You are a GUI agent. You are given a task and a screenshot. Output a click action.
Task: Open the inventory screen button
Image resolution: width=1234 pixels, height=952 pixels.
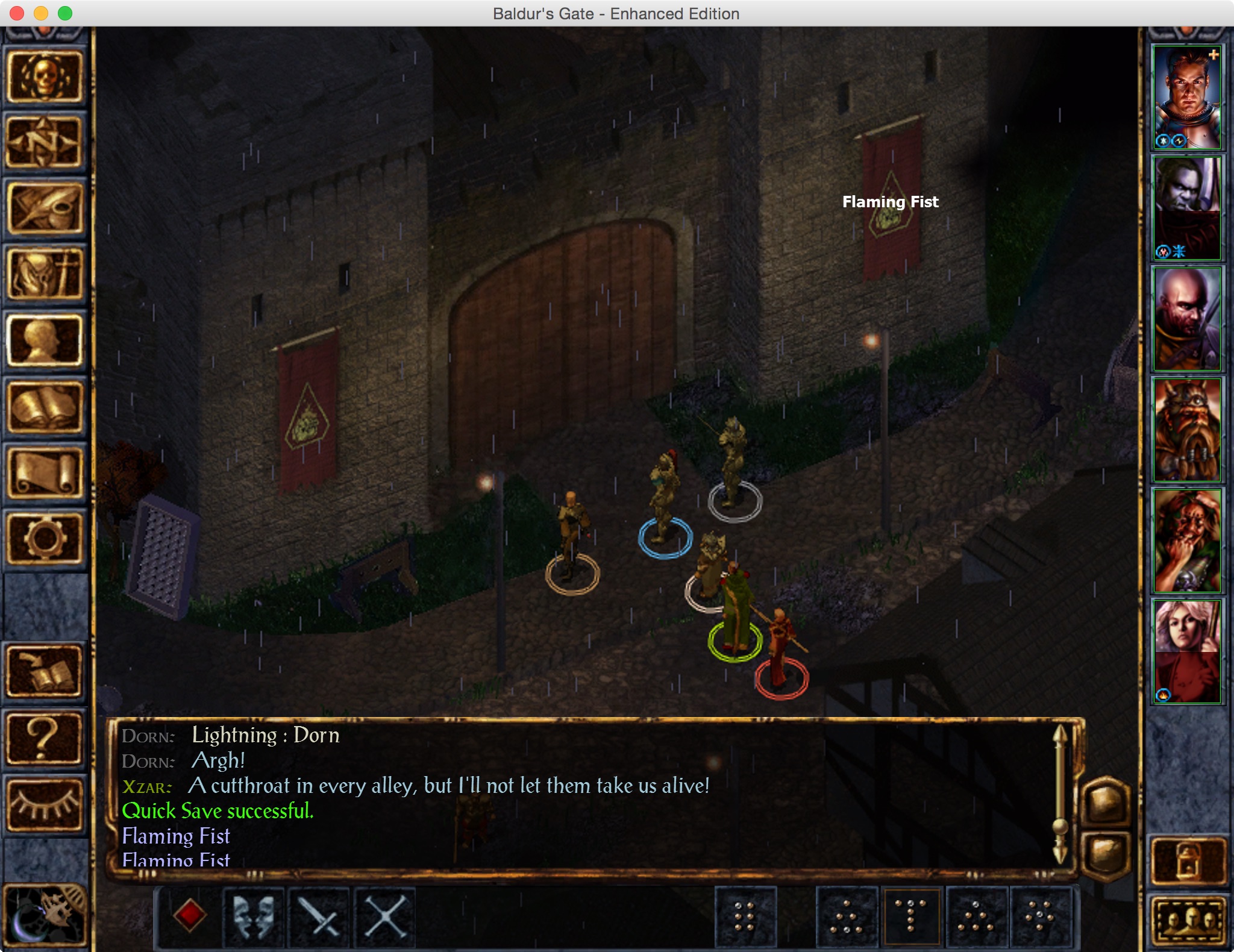pos(44,275)
